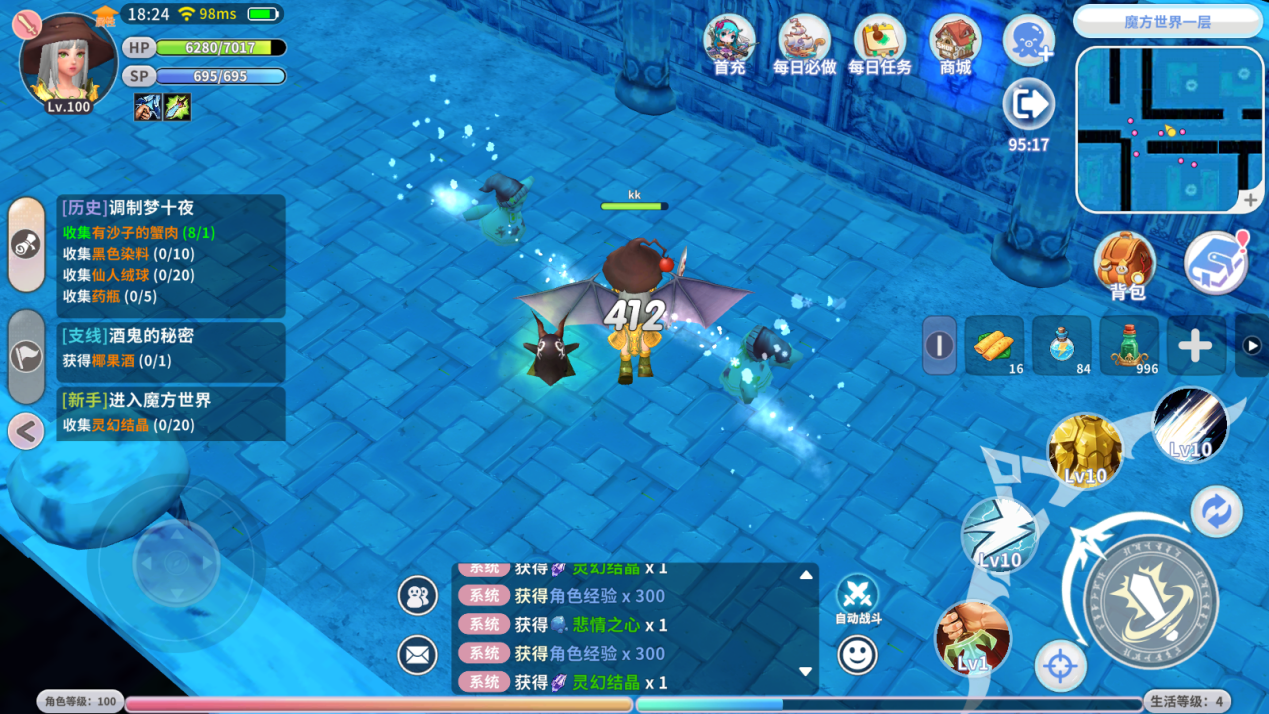
Task: Open the character portrait Lv.100
Action: click(68, 62)
